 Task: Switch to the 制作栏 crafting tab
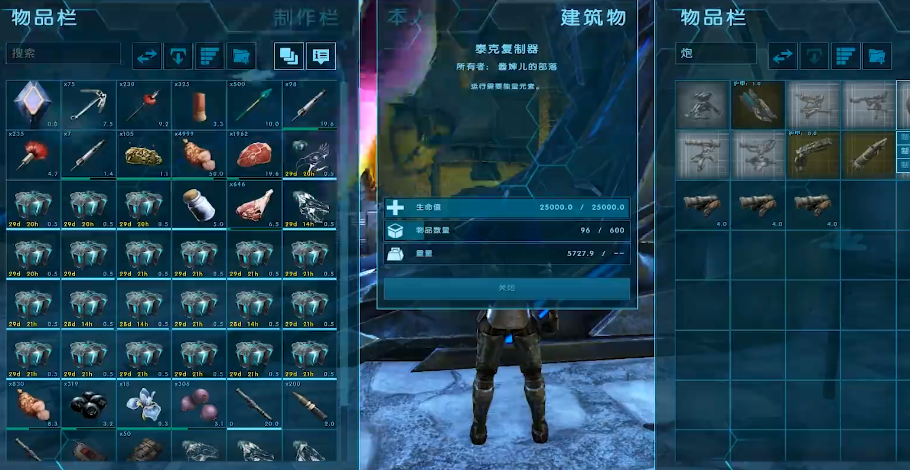coord(305,17)
